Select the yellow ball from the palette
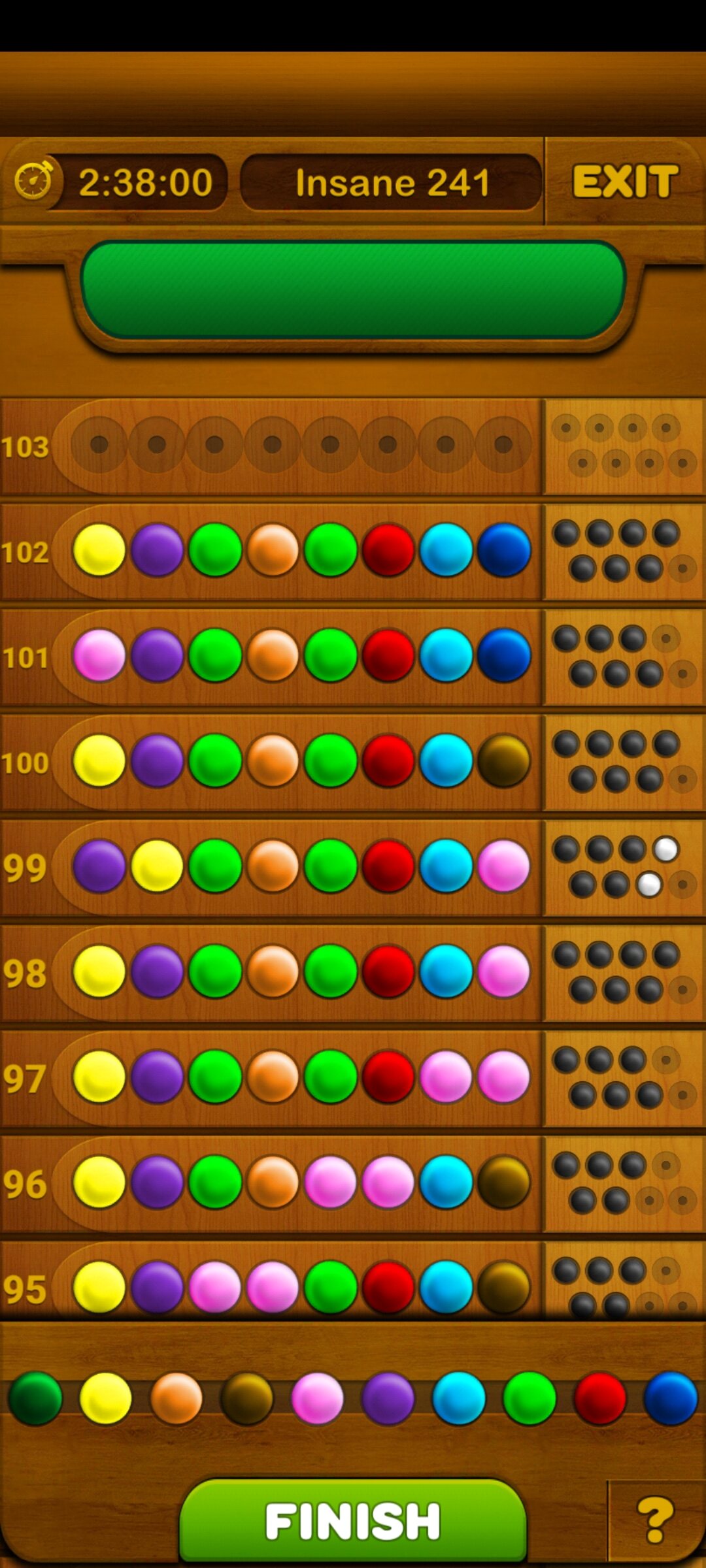The image size is (706, 1568). [105, 1398]
